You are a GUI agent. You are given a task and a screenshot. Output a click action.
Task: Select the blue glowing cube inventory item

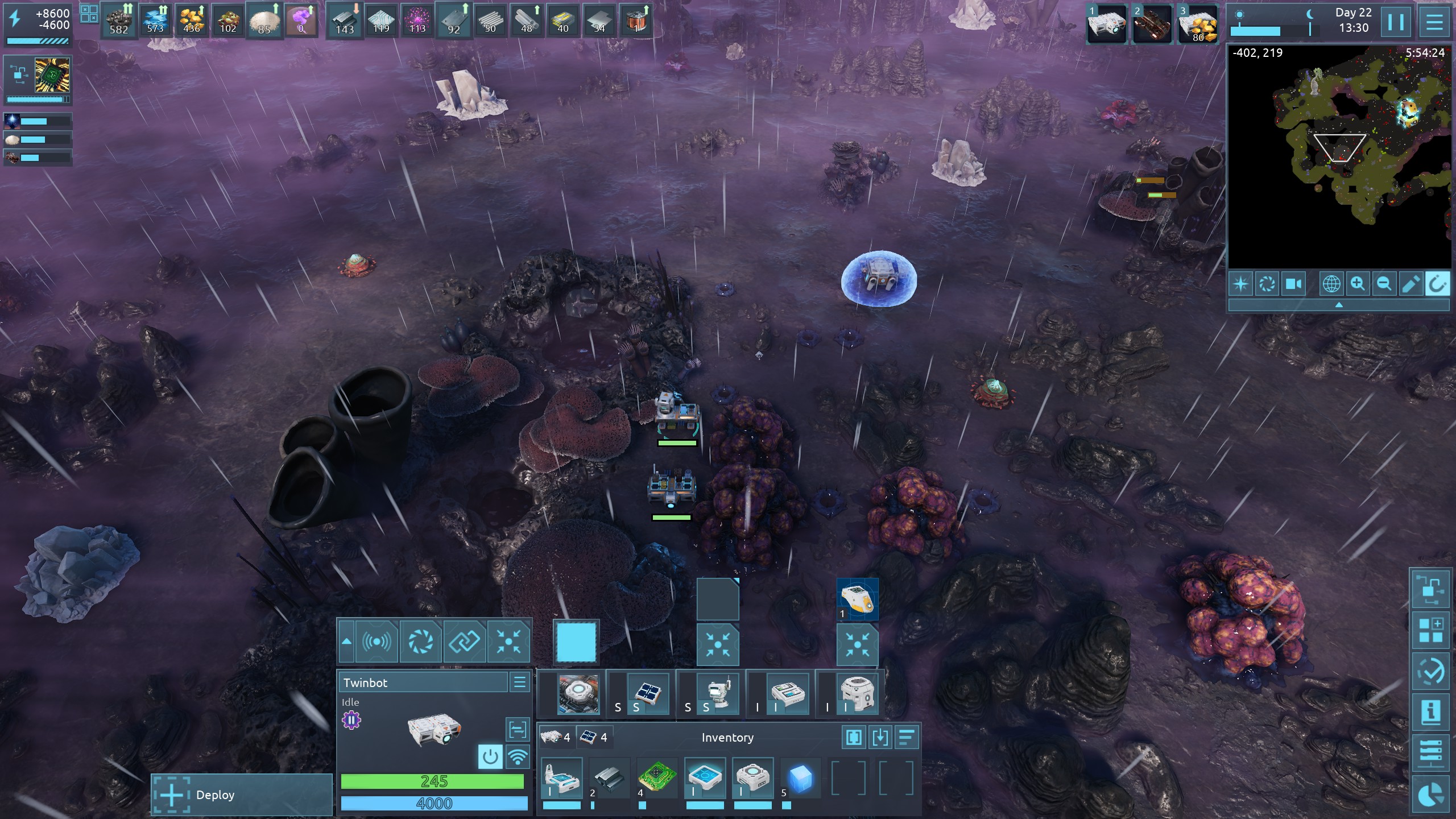[800, 777]
